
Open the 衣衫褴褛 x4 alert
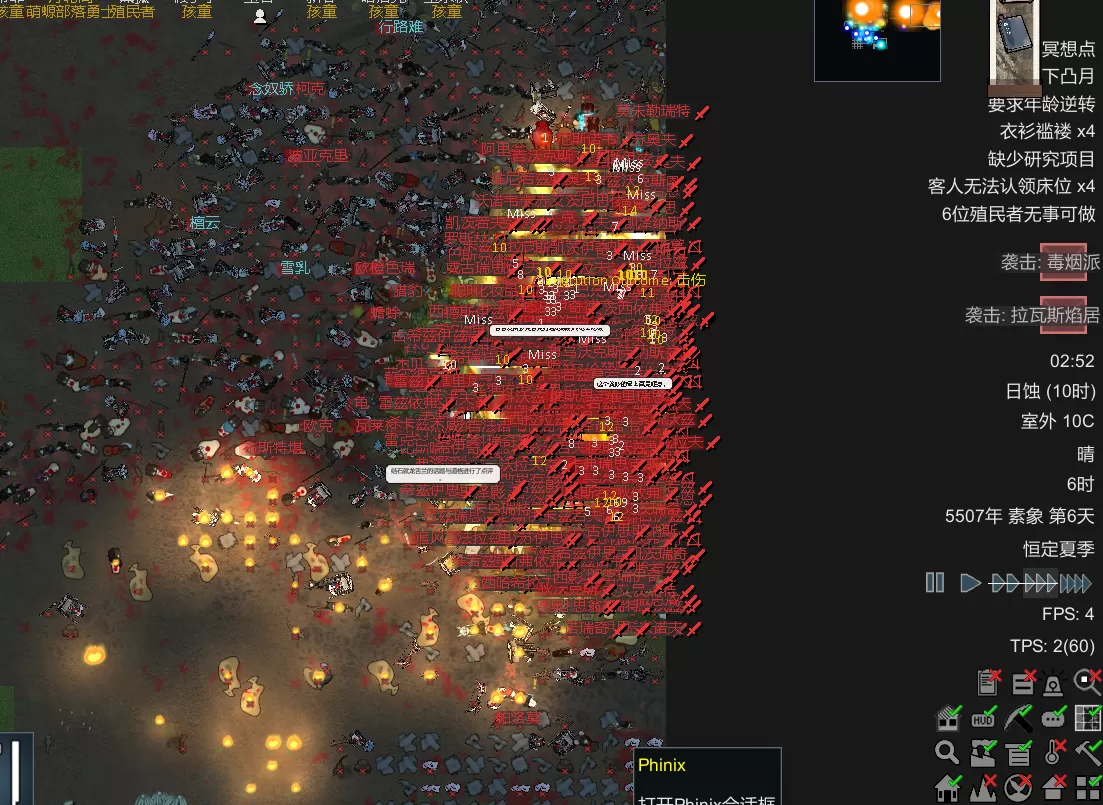point(1047,131)
